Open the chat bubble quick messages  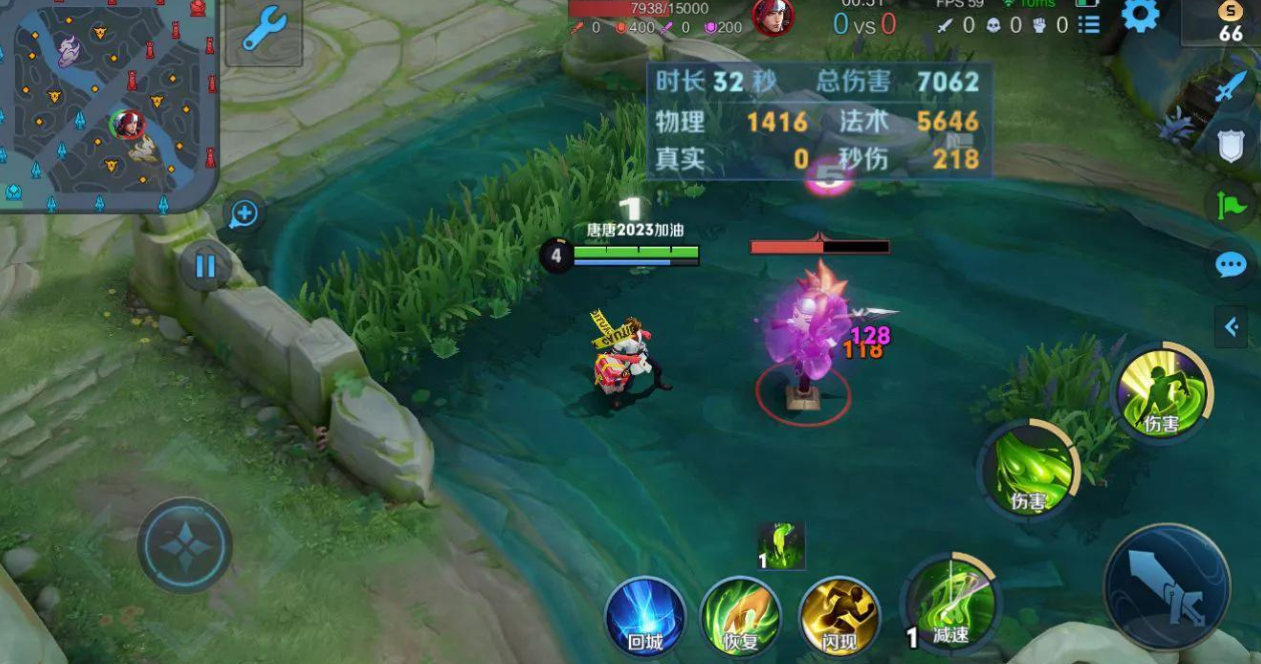(x=1231, y=265)
